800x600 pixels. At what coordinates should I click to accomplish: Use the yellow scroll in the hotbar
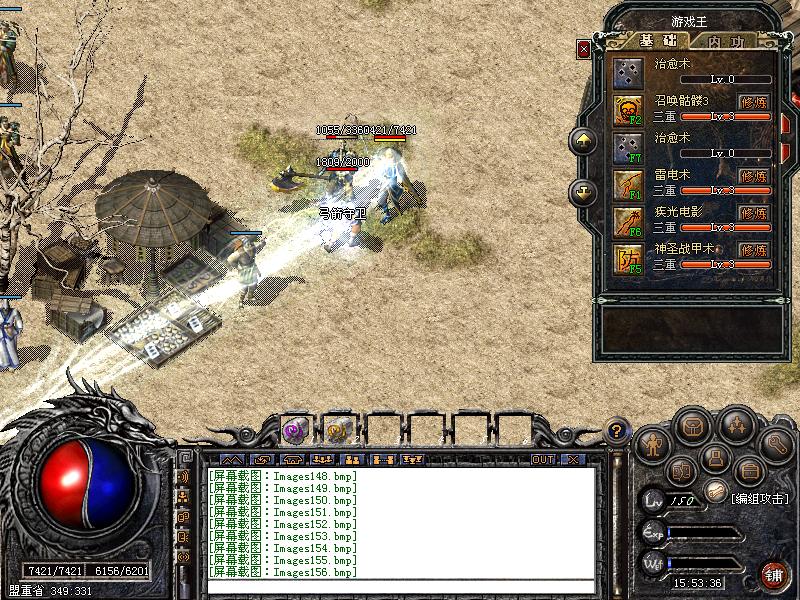[x=338, y=430]
